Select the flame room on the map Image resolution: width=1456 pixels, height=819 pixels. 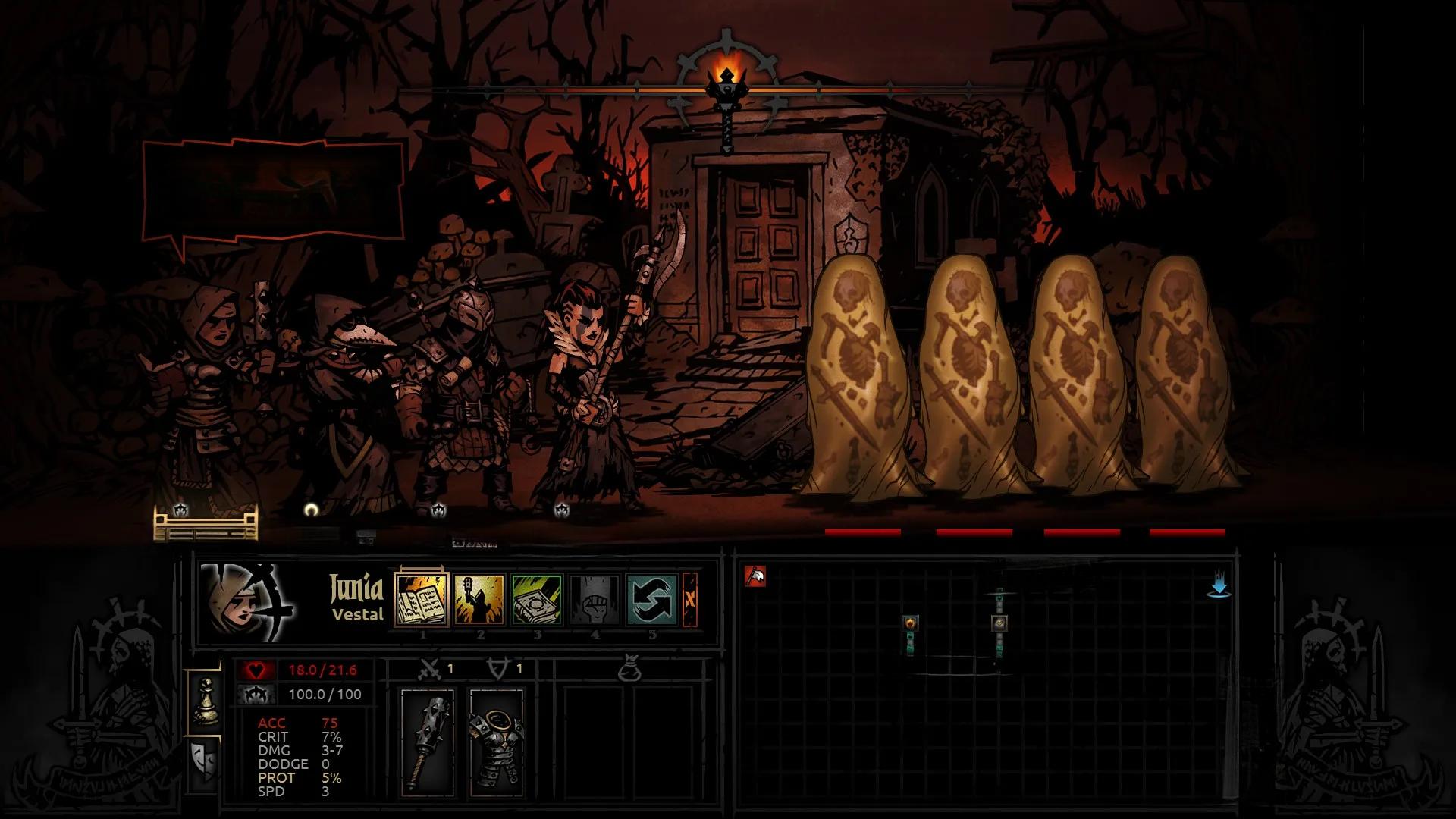[910, 623]
